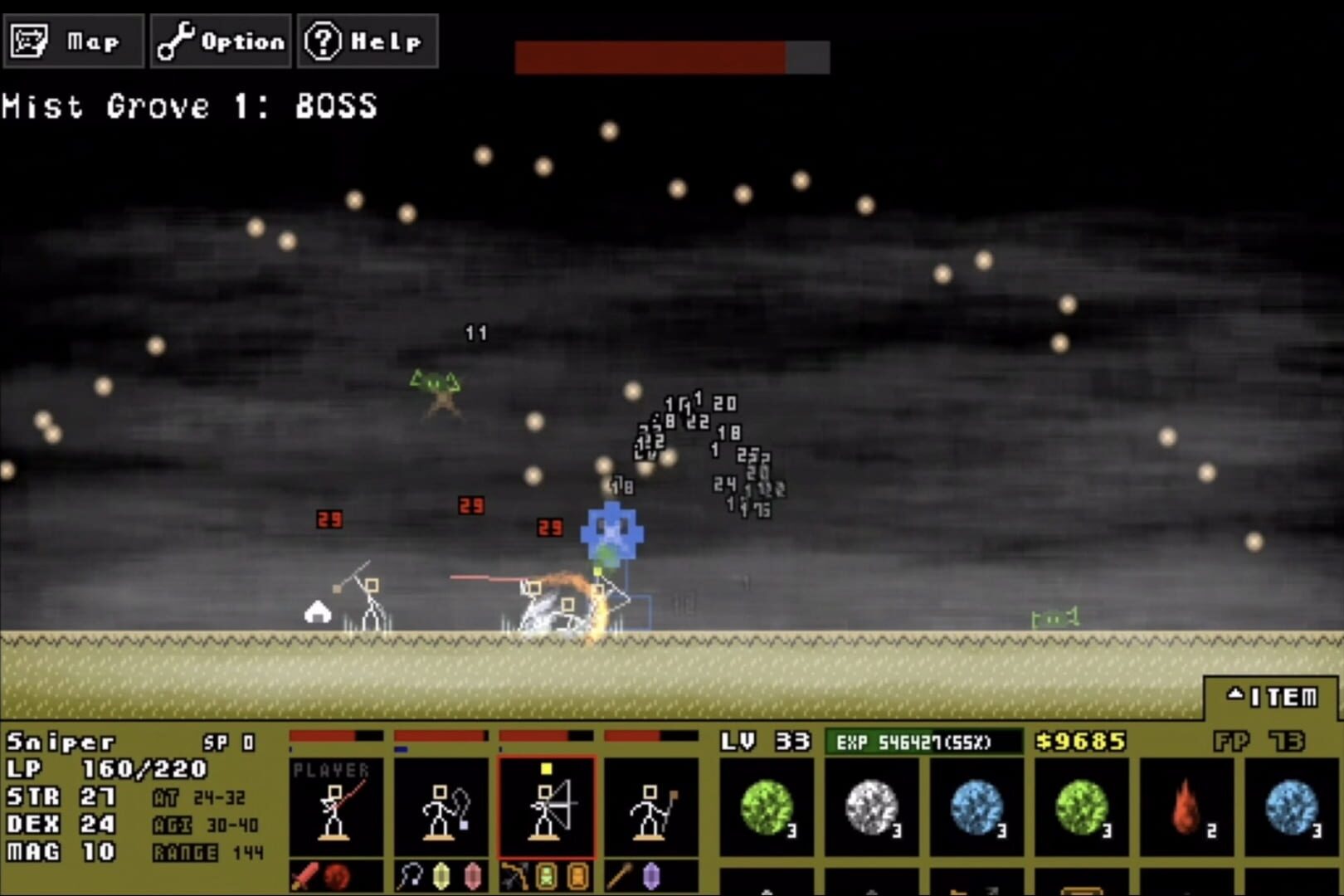Open the Map screen
The image size is (1344, 896).
(75, 40)
